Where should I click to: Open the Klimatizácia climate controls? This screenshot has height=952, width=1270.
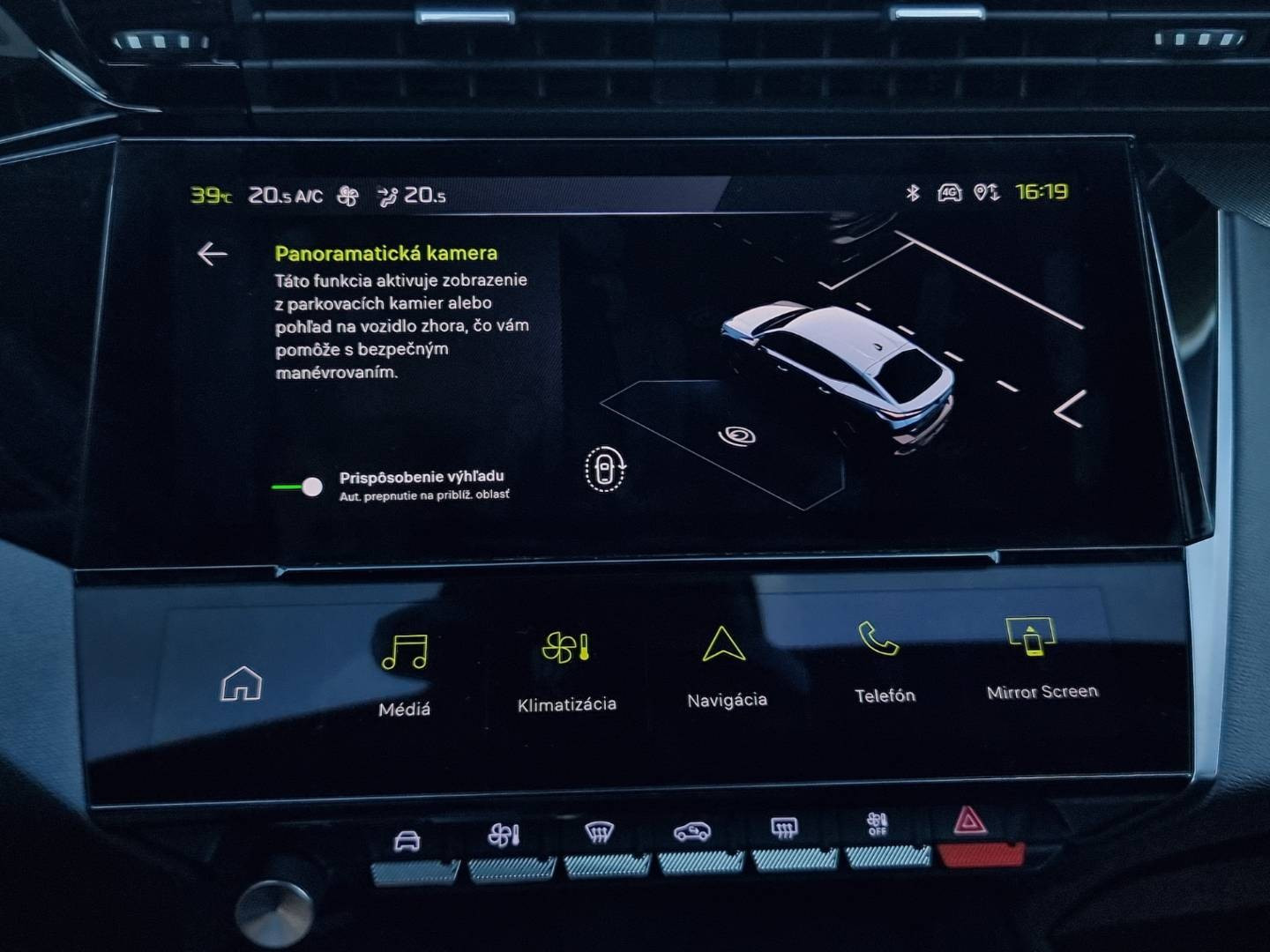(566, 669)
